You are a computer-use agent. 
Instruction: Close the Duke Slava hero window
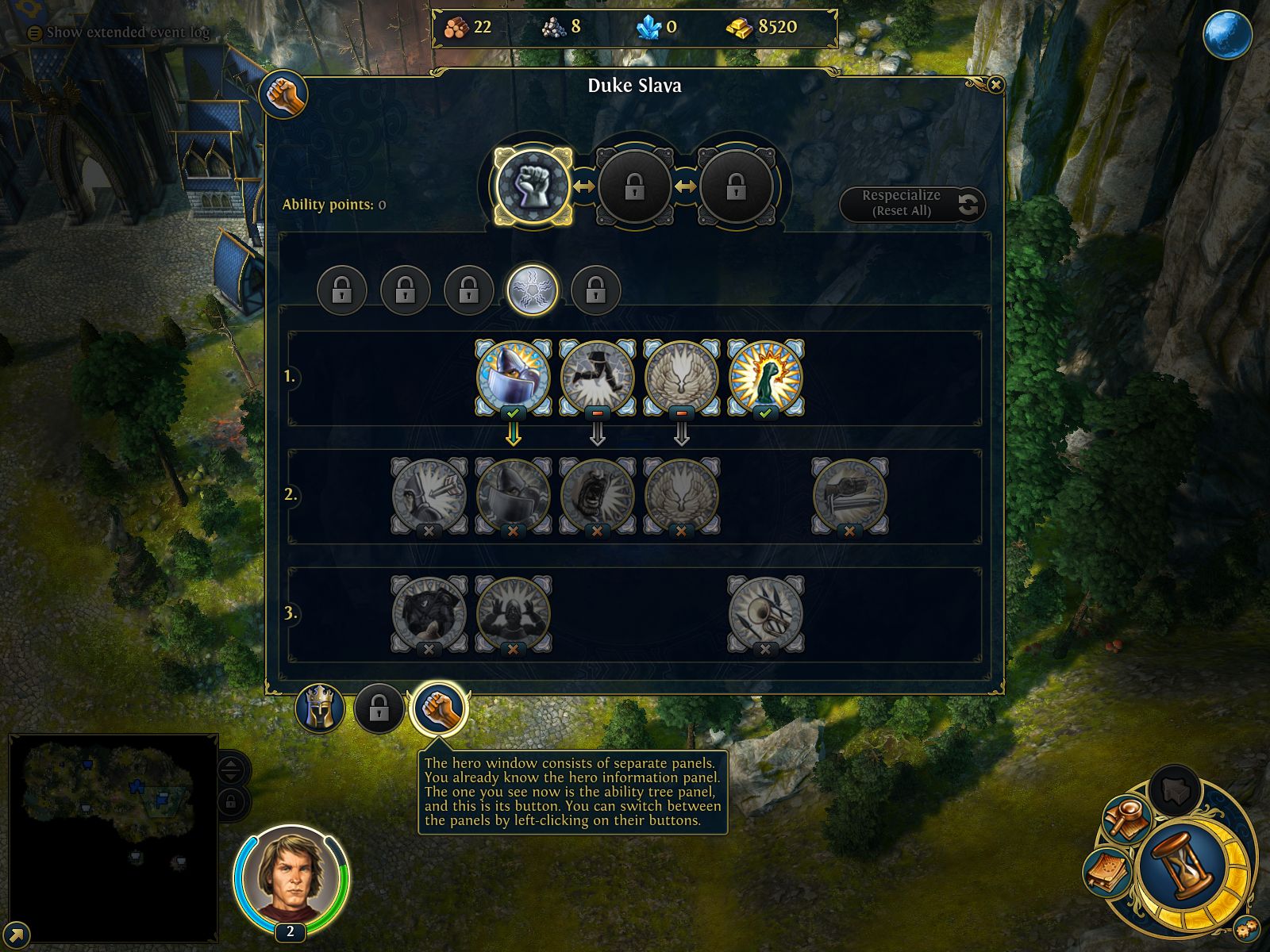click(x=995, y=85)
